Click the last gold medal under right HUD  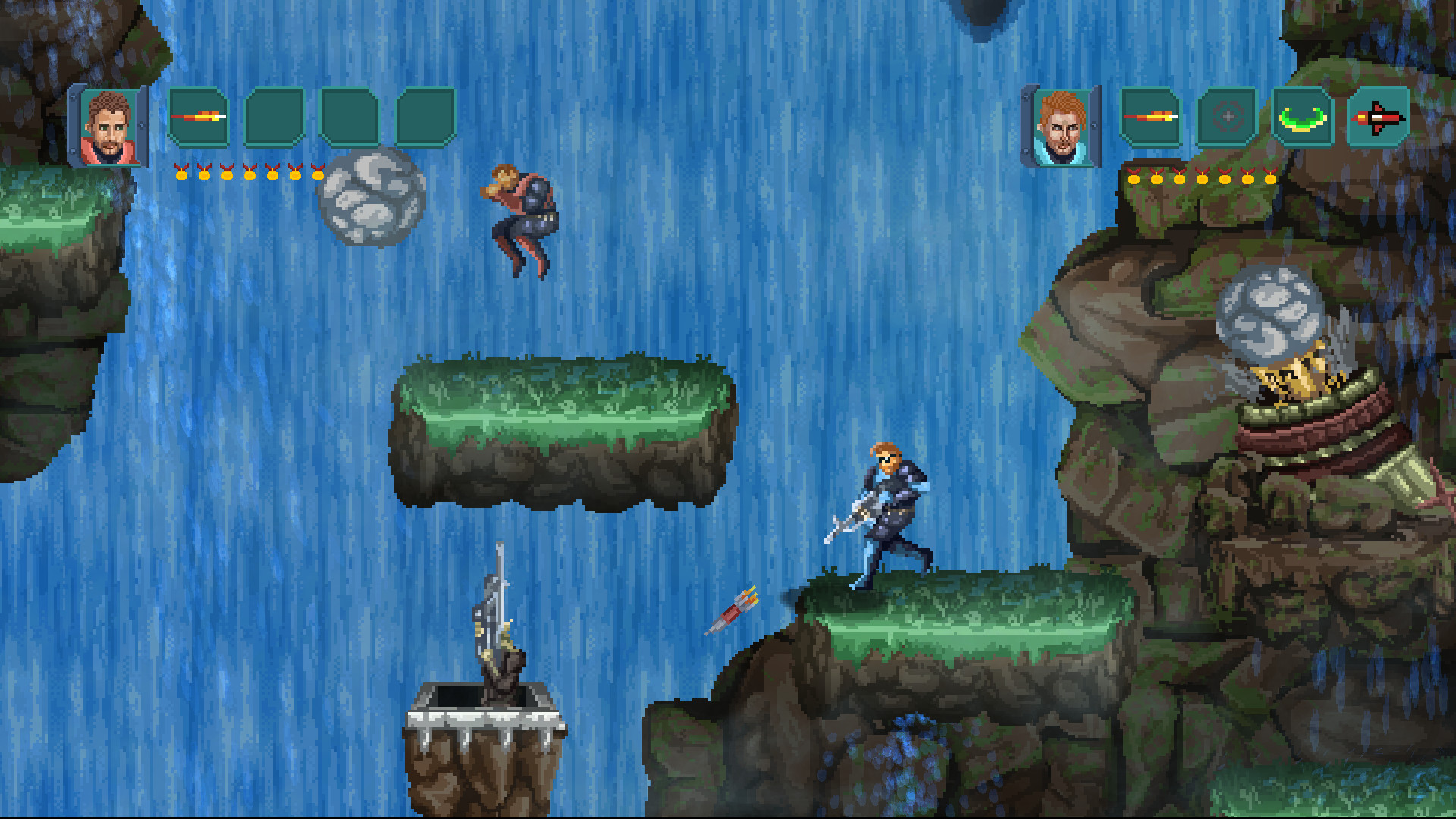tap(1271, 180)
